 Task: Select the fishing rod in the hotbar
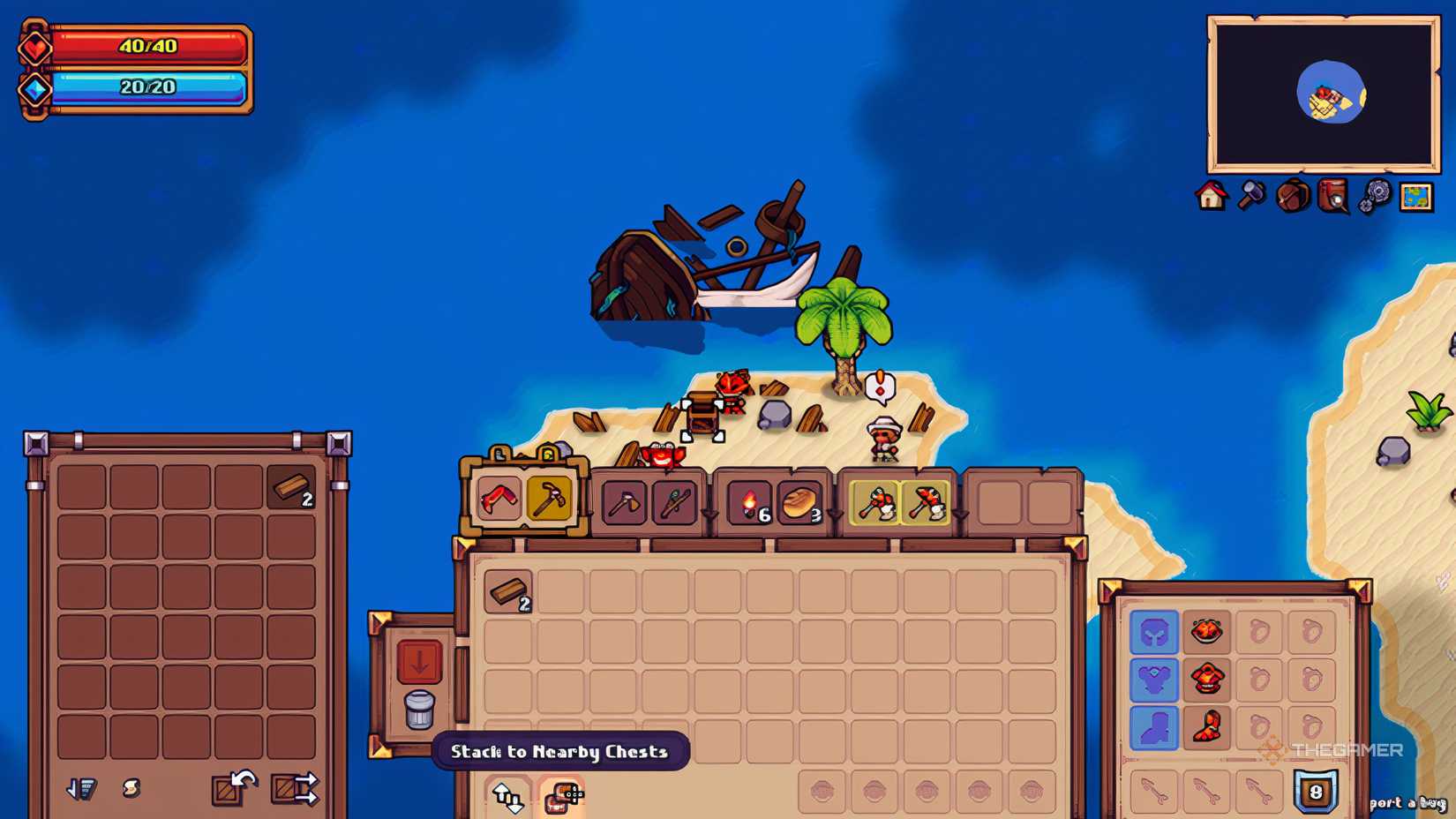[x=675, y=501]
